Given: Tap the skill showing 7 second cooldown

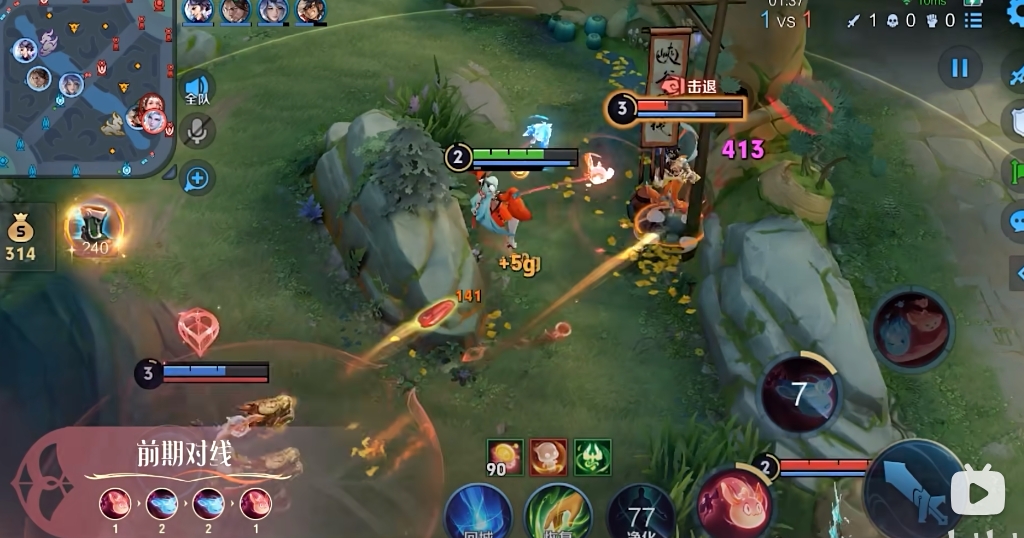Looking at the screenshot, I should pyautogui.click(x=800, y=393).
